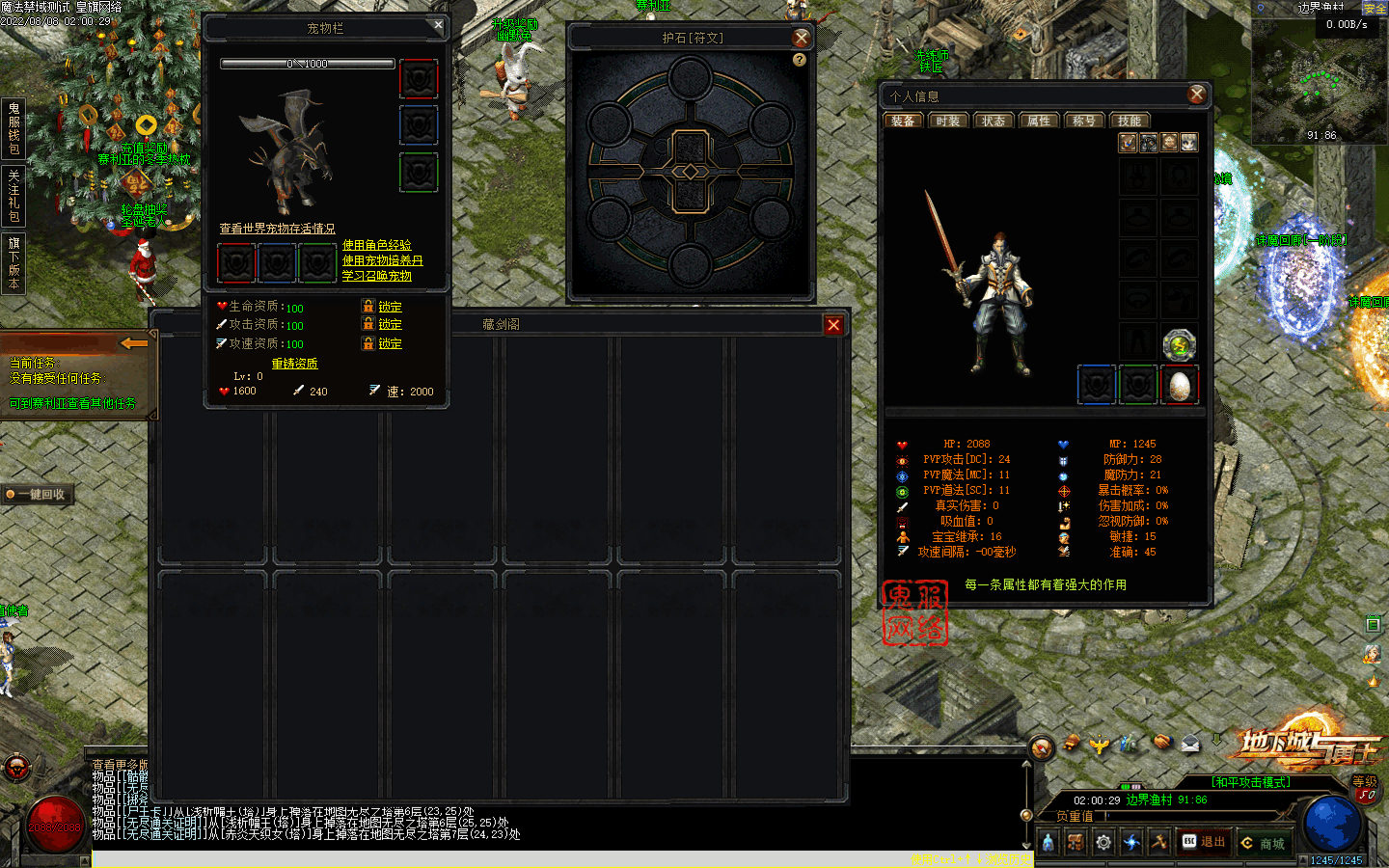1389x868 pixels.
Task: Open the envelope mail icon
Action: [1190, 743]
